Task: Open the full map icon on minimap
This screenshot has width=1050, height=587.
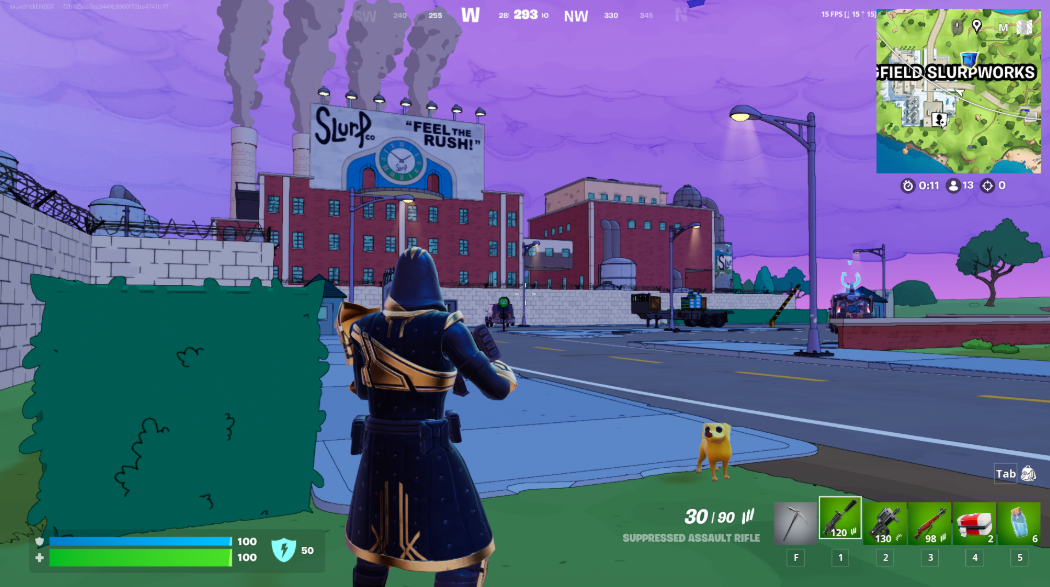Action: pos(1024,27)
